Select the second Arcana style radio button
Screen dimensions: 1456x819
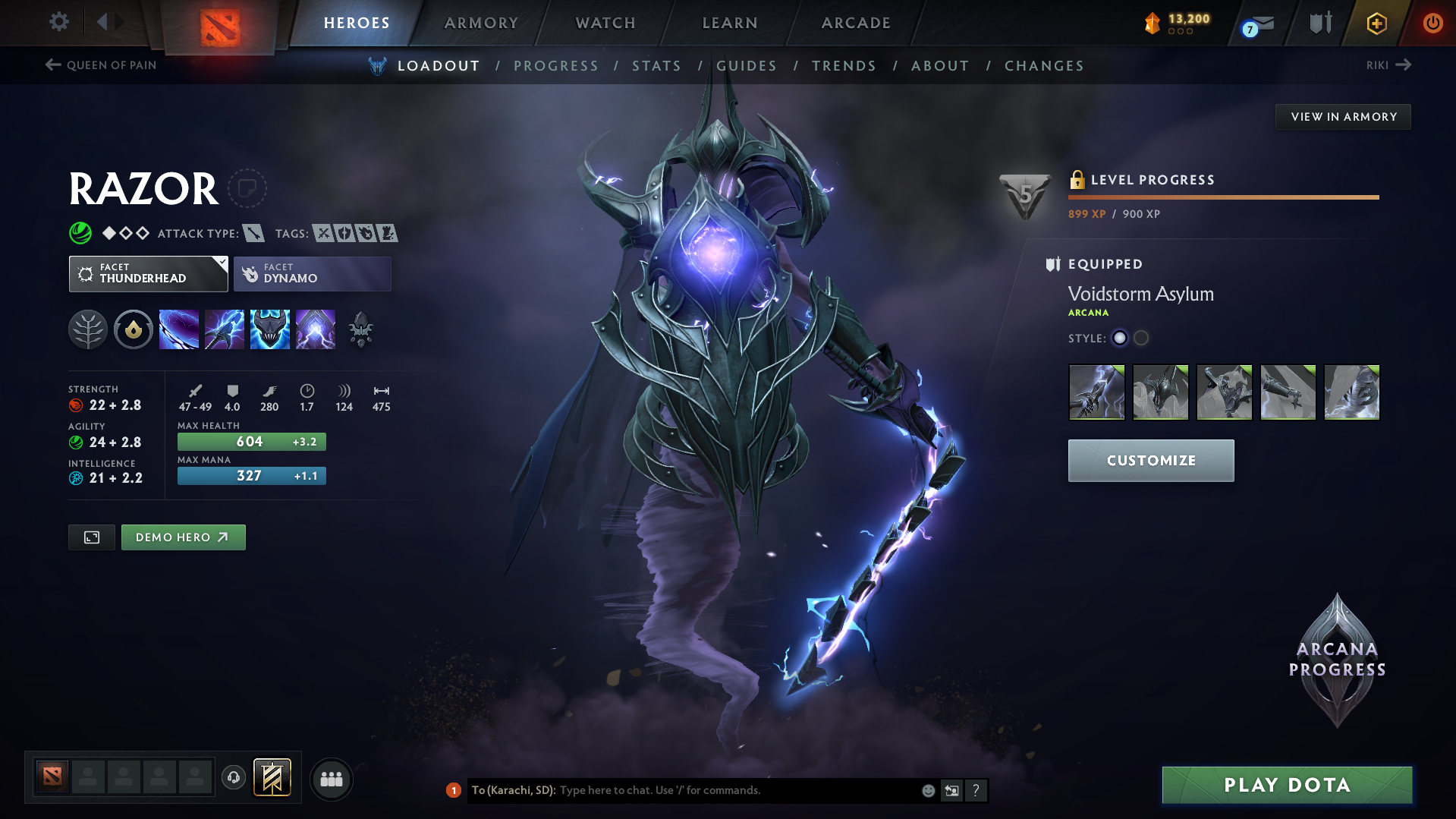pyautogui.click(x=1140, y=338)
